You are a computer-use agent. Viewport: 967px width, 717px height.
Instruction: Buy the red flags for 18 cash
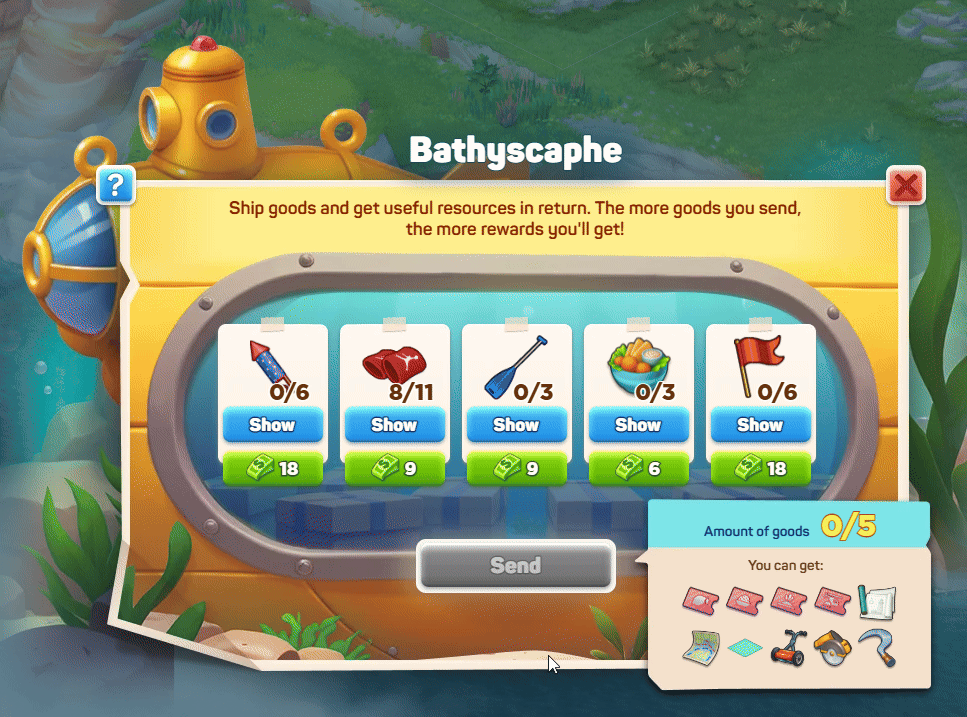pyautogui.click(x=760, y=468)
